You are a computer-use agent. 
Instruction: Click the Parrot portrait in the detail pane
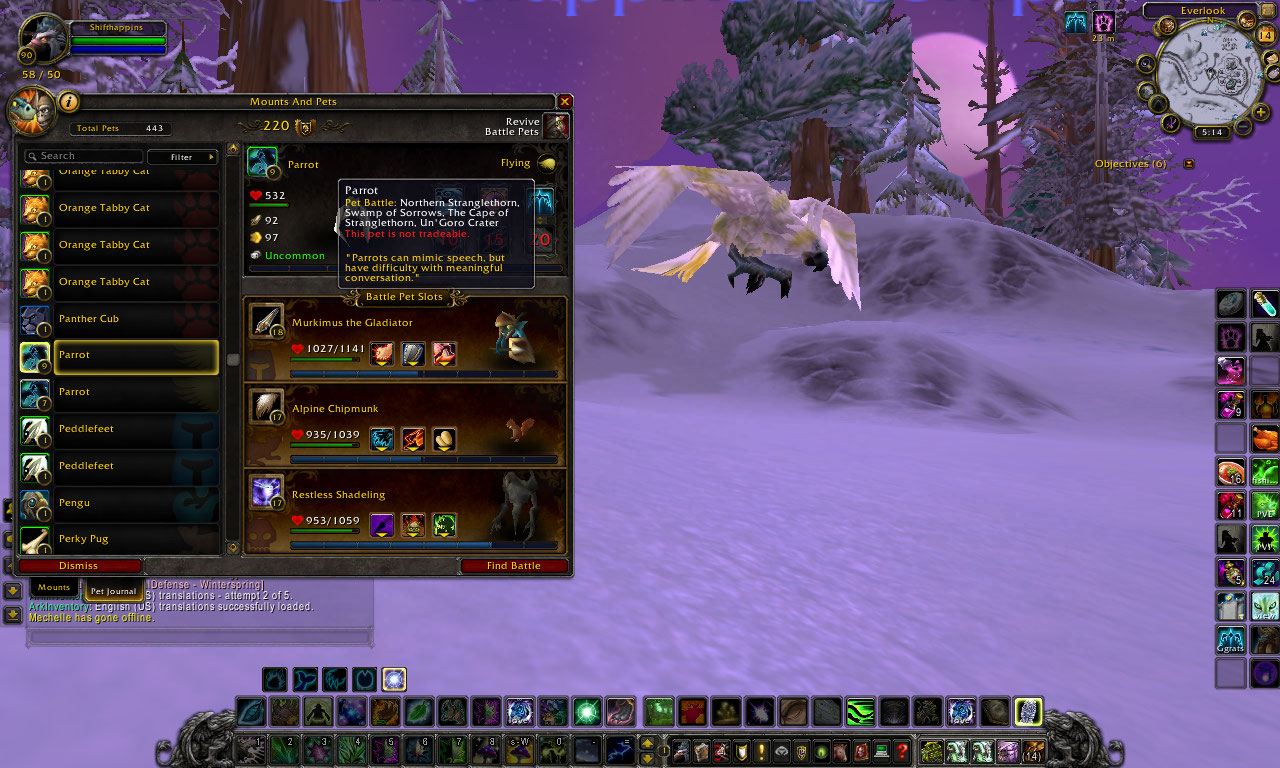(260, 162)
